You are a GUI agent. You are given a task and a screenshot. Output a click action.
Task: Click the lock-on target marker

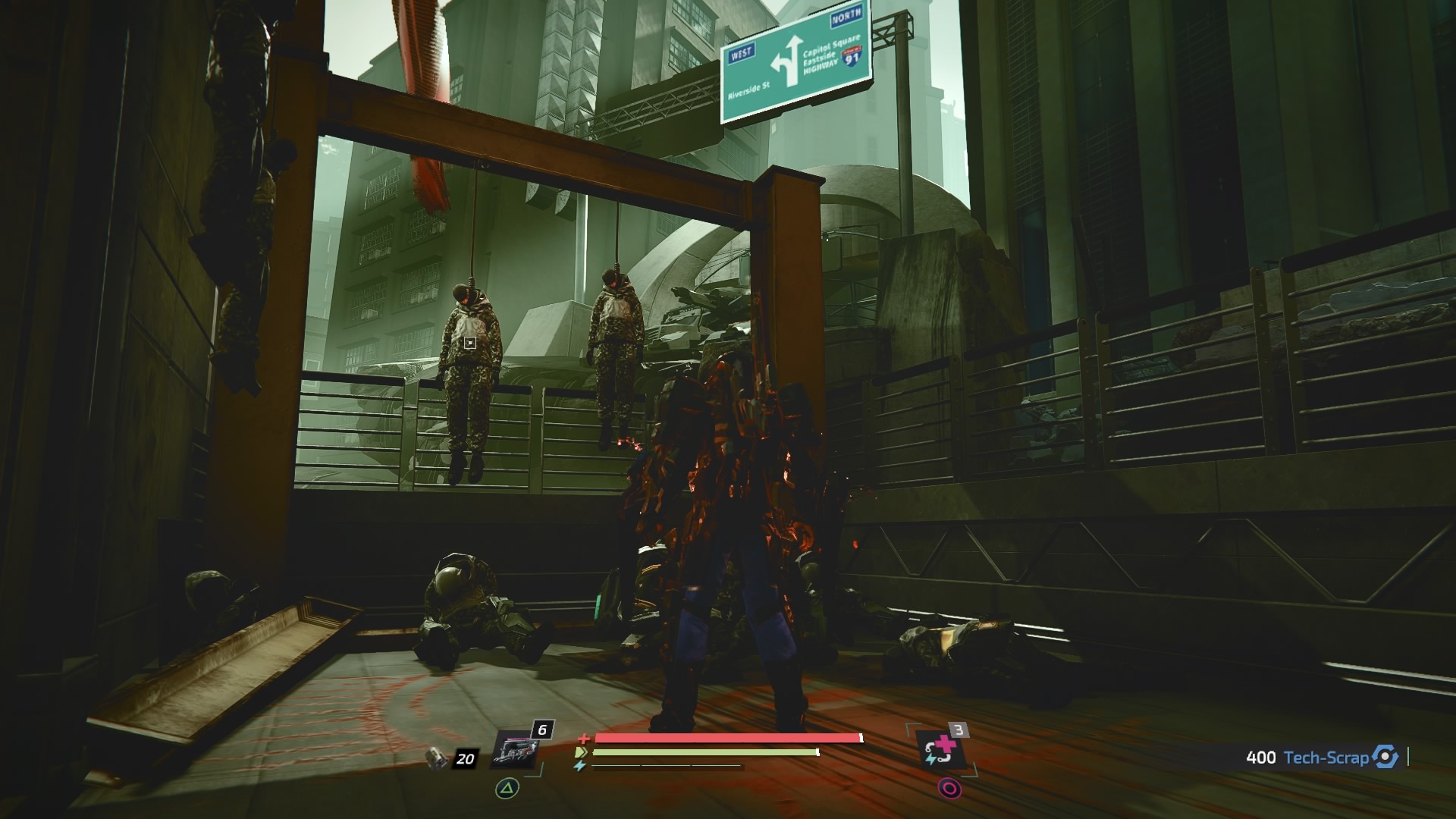coord(470,343)
